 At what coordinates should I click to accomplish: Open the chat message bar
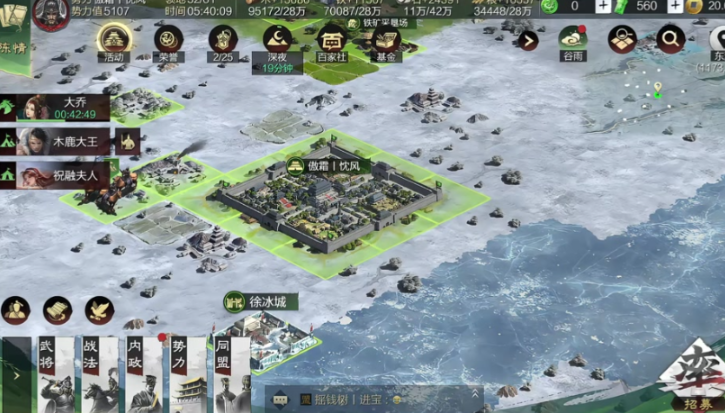coord(370,399)
